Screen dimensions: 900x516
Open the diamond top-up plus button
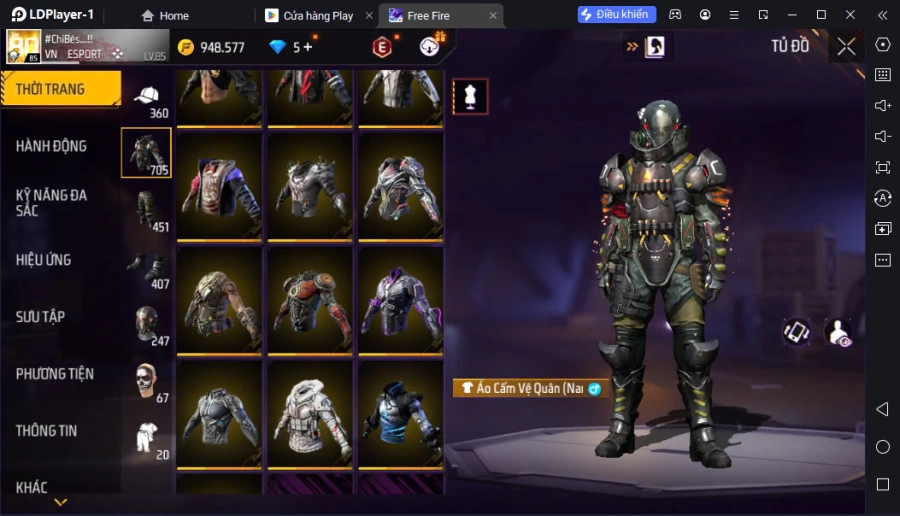tap(307, 46)
